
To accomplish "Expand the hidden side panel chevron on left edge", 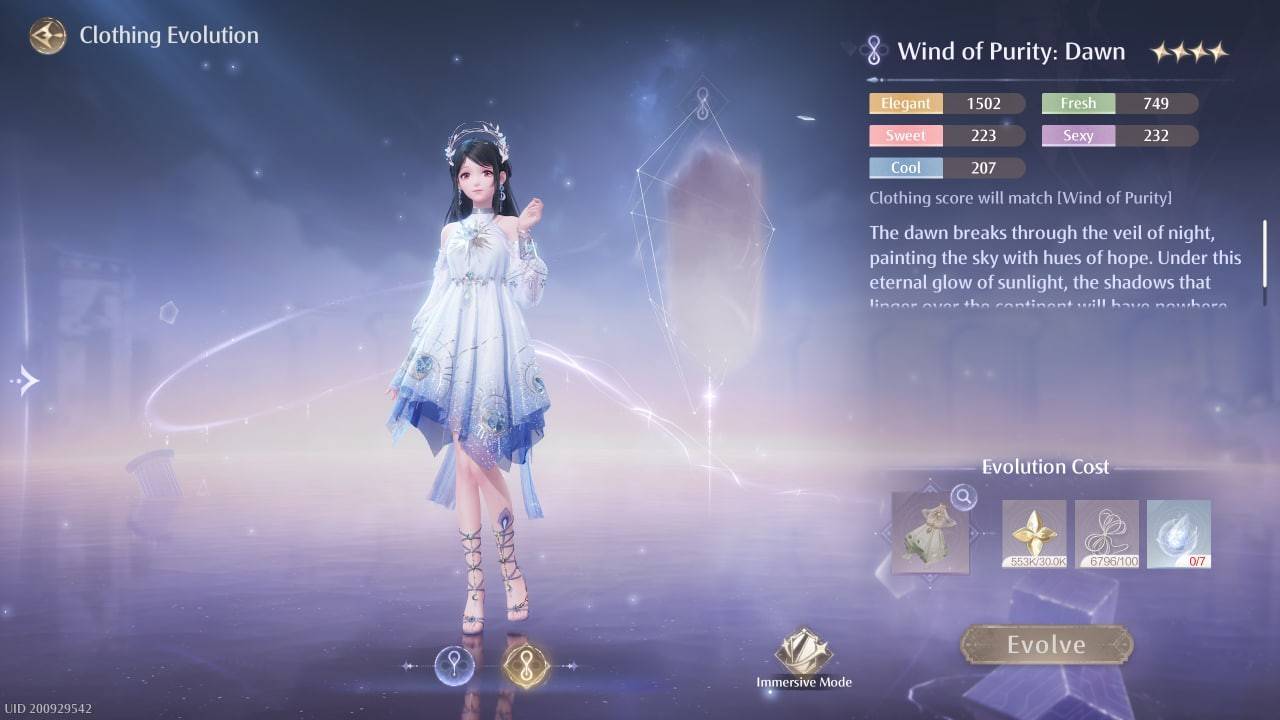I will tap(24, 380).
